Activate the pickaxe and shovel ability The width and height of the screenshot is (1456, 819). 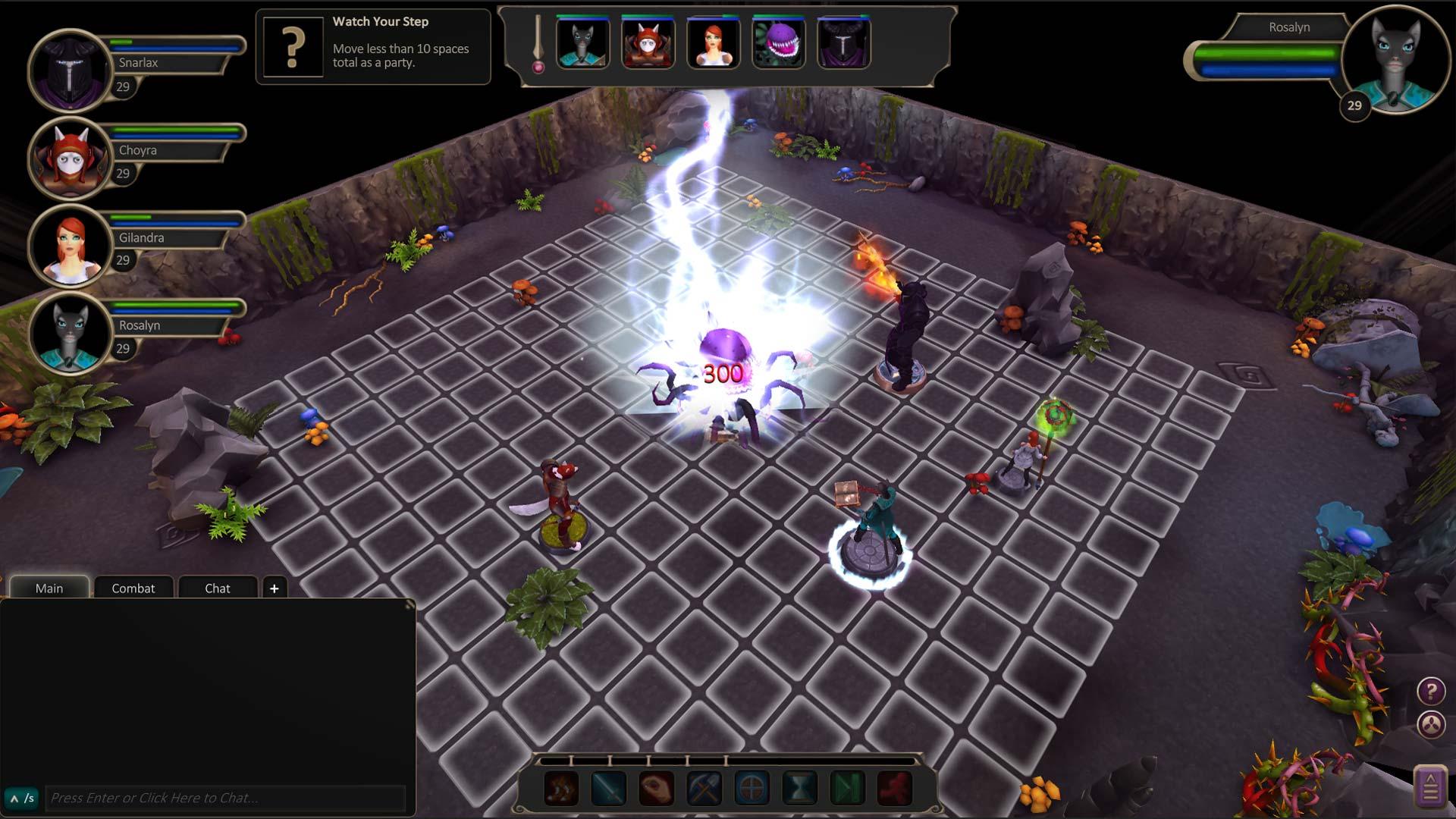coord(704,789)
